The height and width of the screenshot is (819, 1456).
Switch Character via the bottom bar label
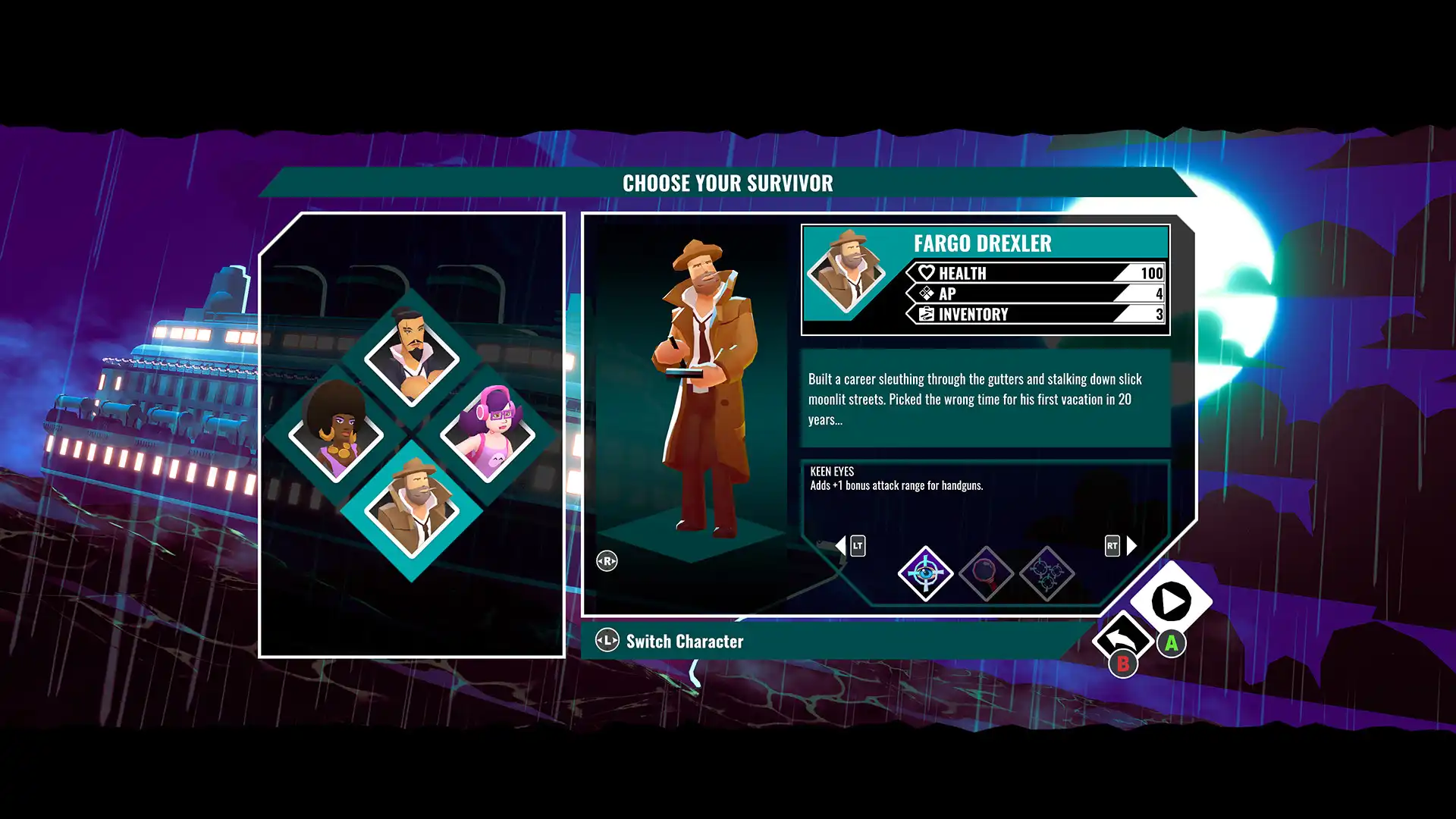coord(684,642)
